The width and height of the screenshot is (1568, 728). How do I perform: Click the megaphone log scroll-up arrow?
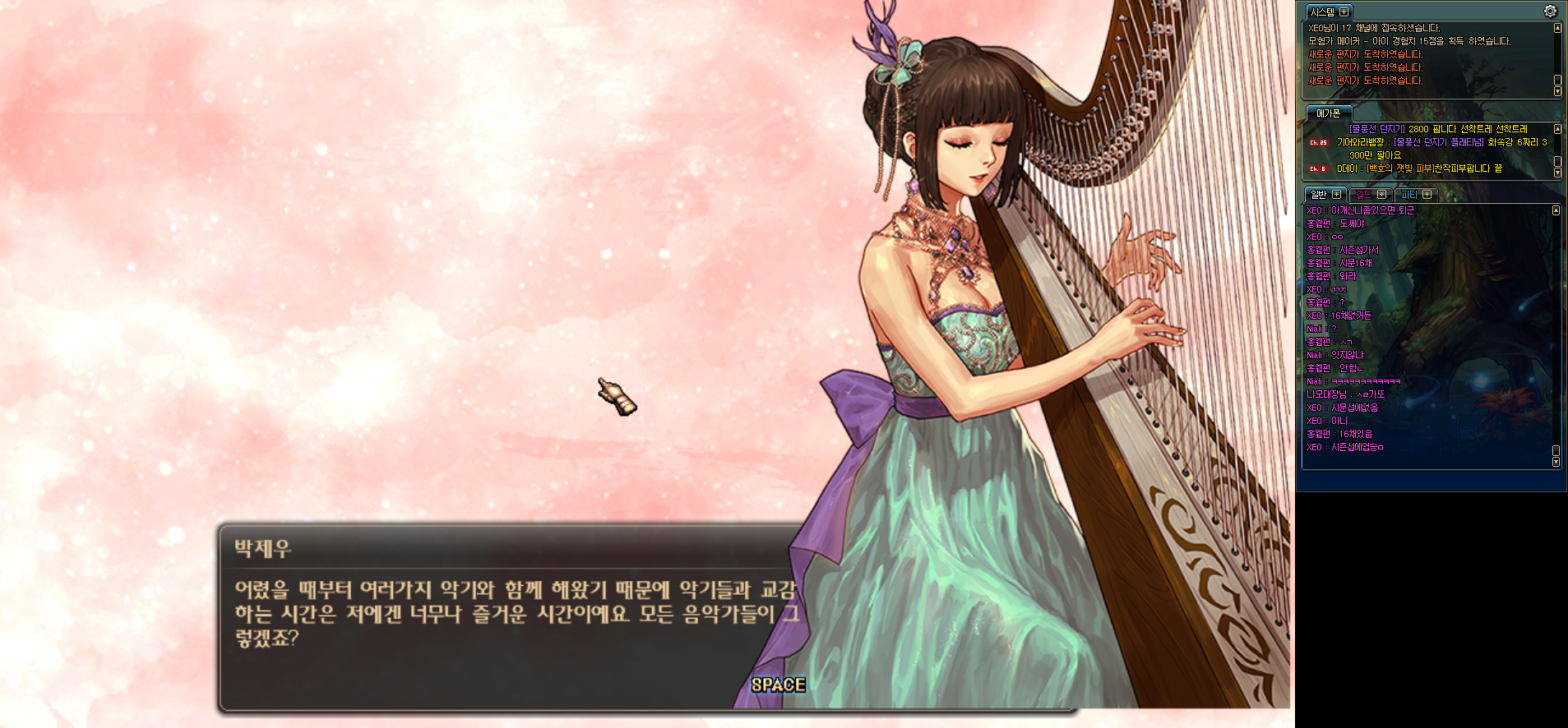click(1557, 129)
